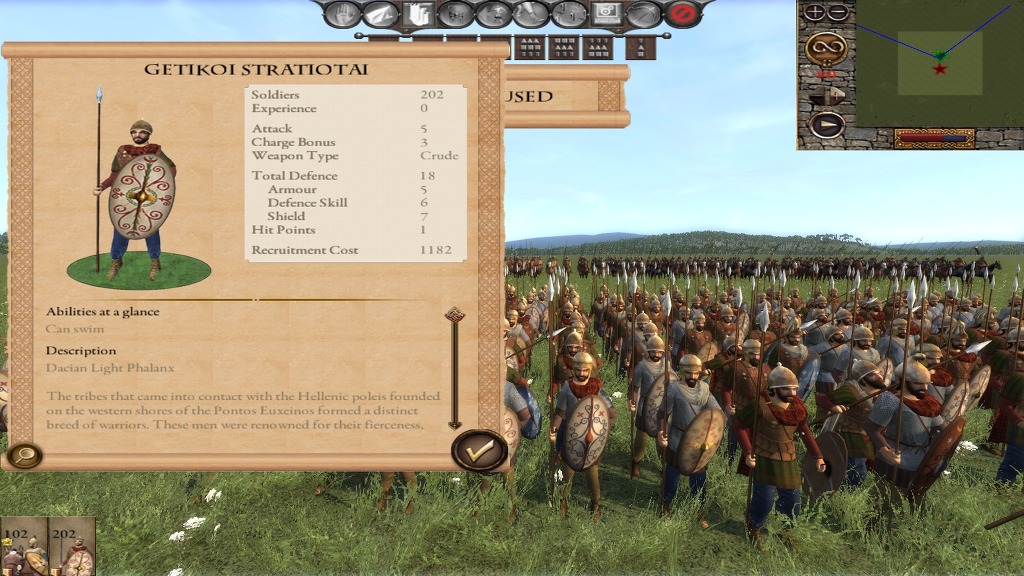The image size is (1024, 576).
Task: Close the unit info scroll with the checkmark
Action: [x=480, y=451]
